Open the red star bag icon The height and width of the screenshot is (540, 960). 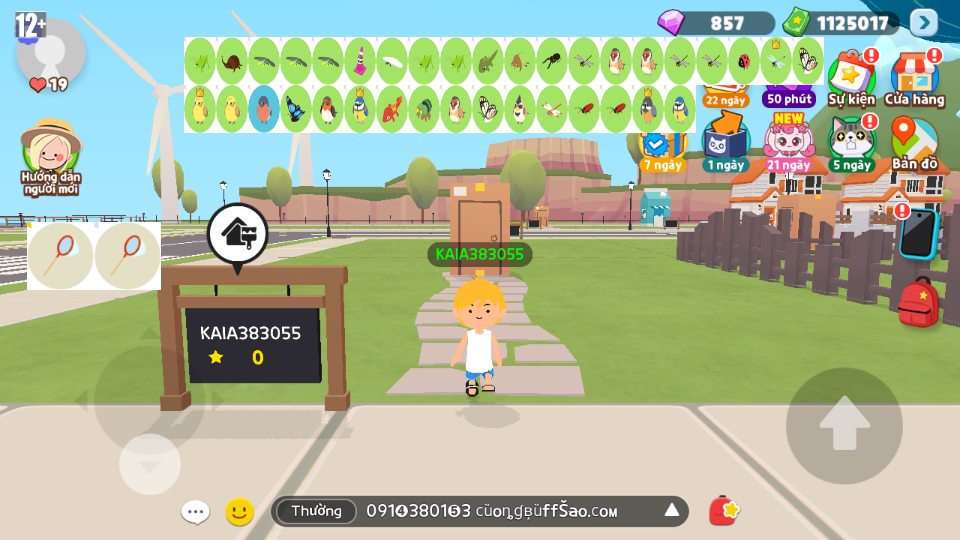pos(723,511)
